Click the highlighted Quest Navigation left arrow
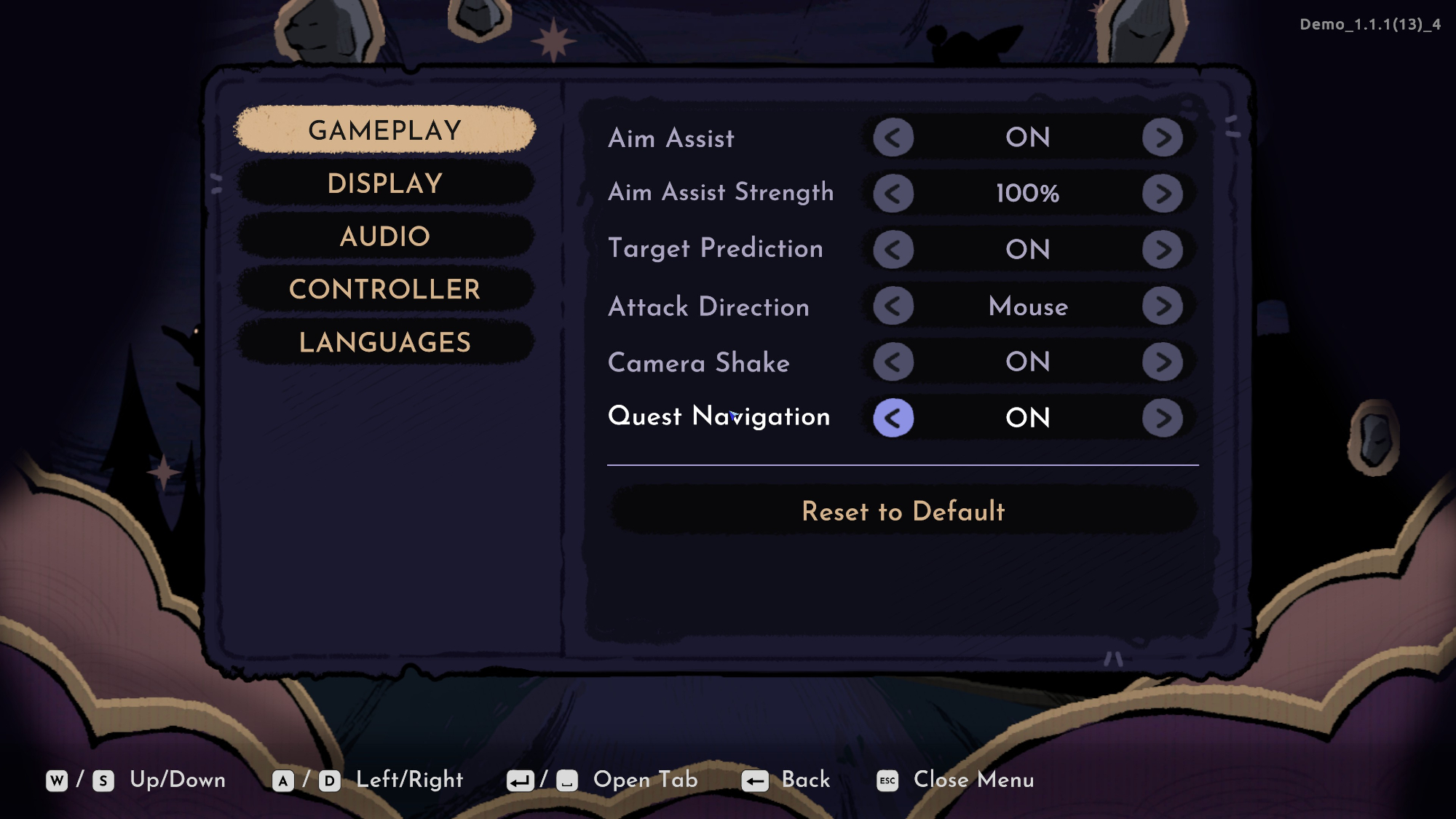The image size is (1456, 819). coord(893,418)
